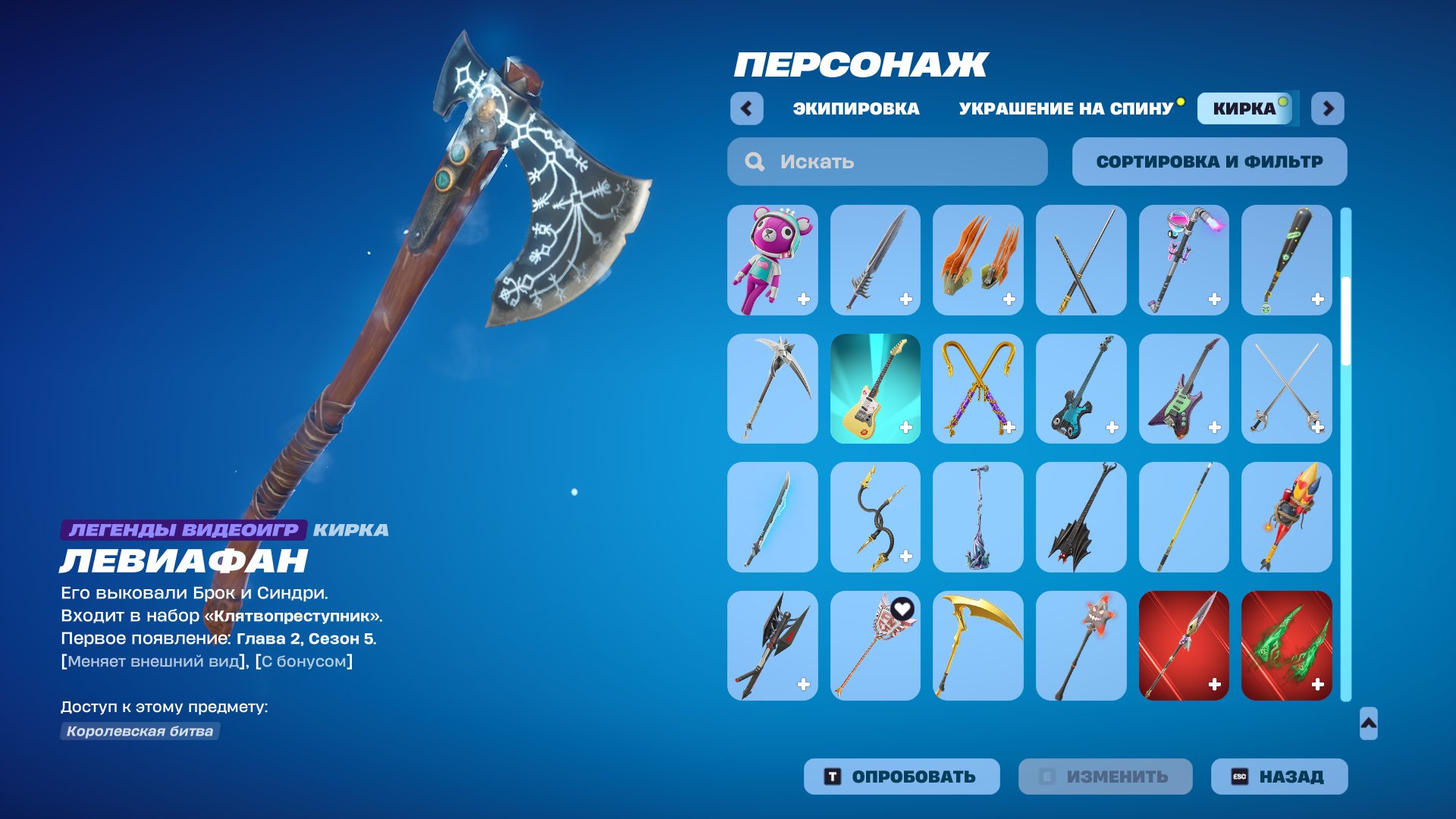Click НАЗАД to go back

click(1279, 776)
